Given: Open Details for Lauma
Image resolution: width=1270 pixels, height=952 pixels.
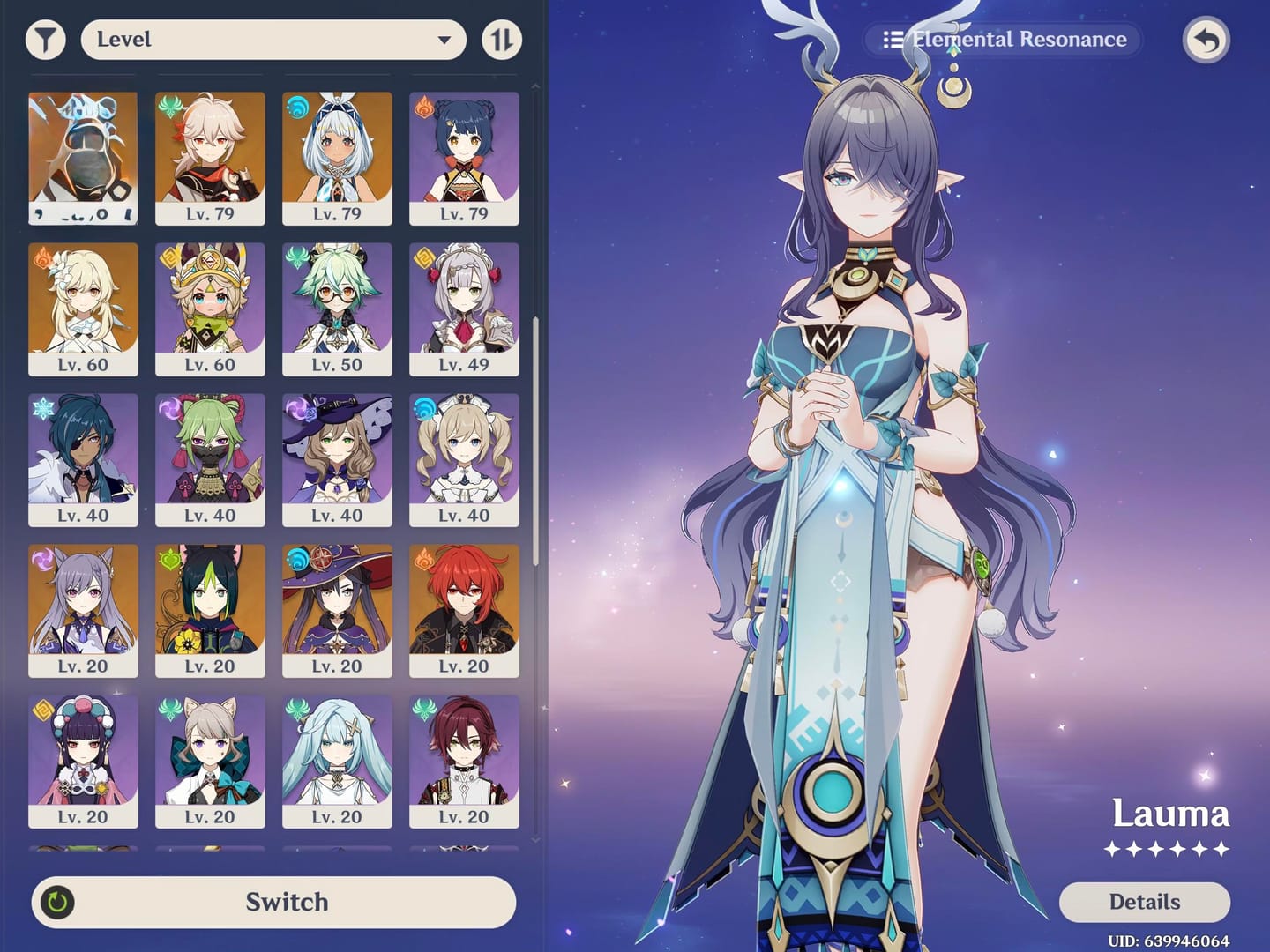Looking at the screenshot, I should click(1146, 902).
